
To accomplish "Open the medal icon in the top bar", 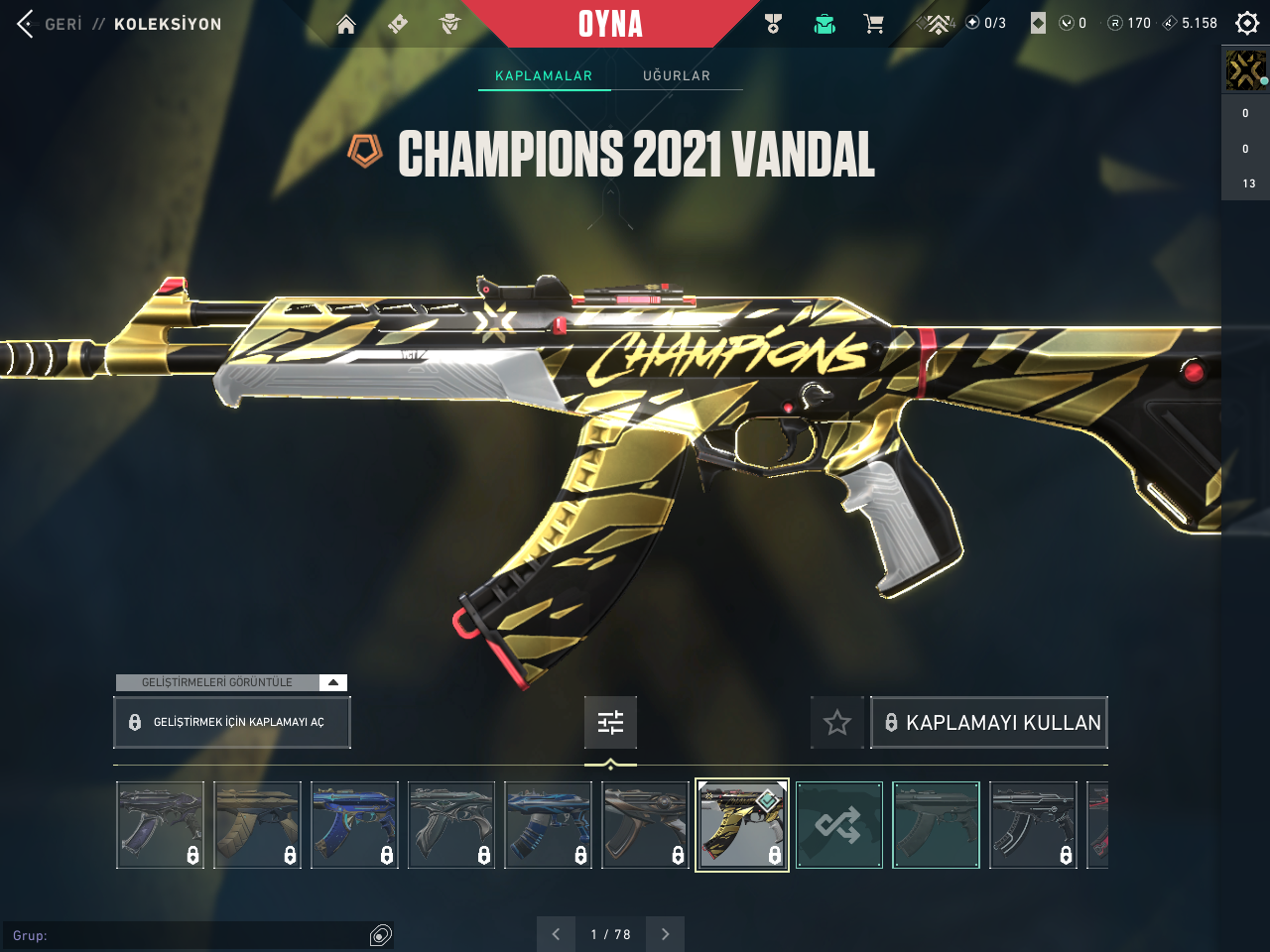I will click(774, 24).
